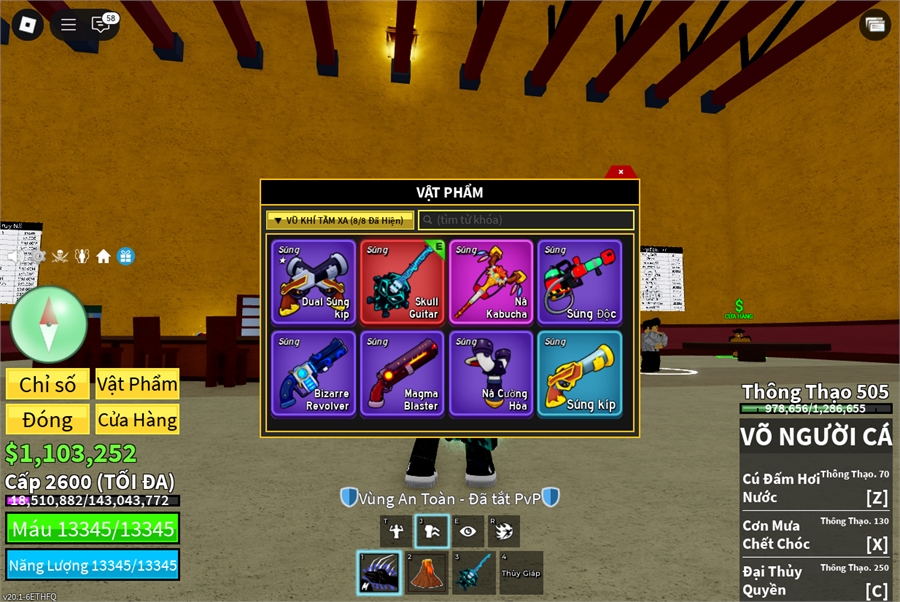Click the Đóng button
This screenshot has height=602, width=900.
point(48,419)
